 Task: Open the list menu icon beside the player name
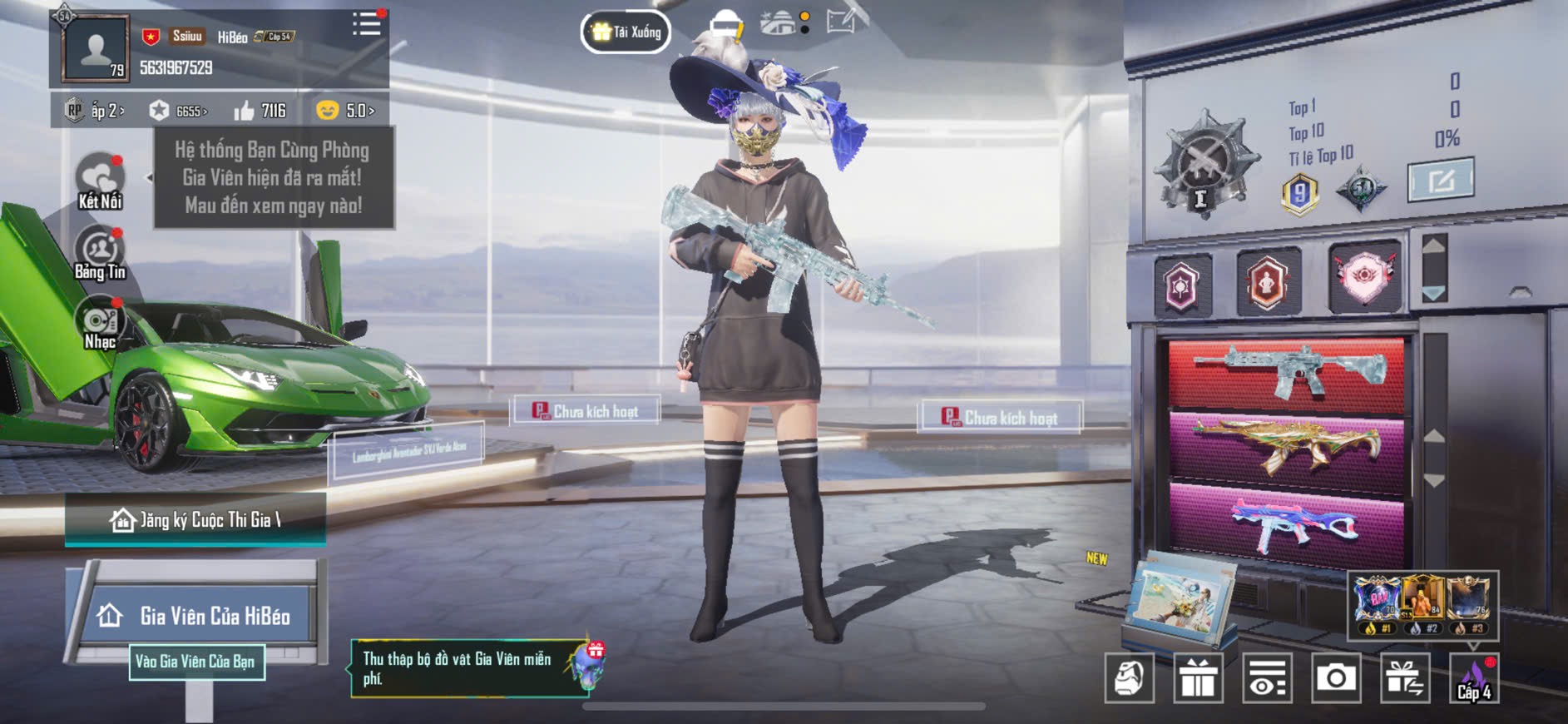click(x=366, y=24)
